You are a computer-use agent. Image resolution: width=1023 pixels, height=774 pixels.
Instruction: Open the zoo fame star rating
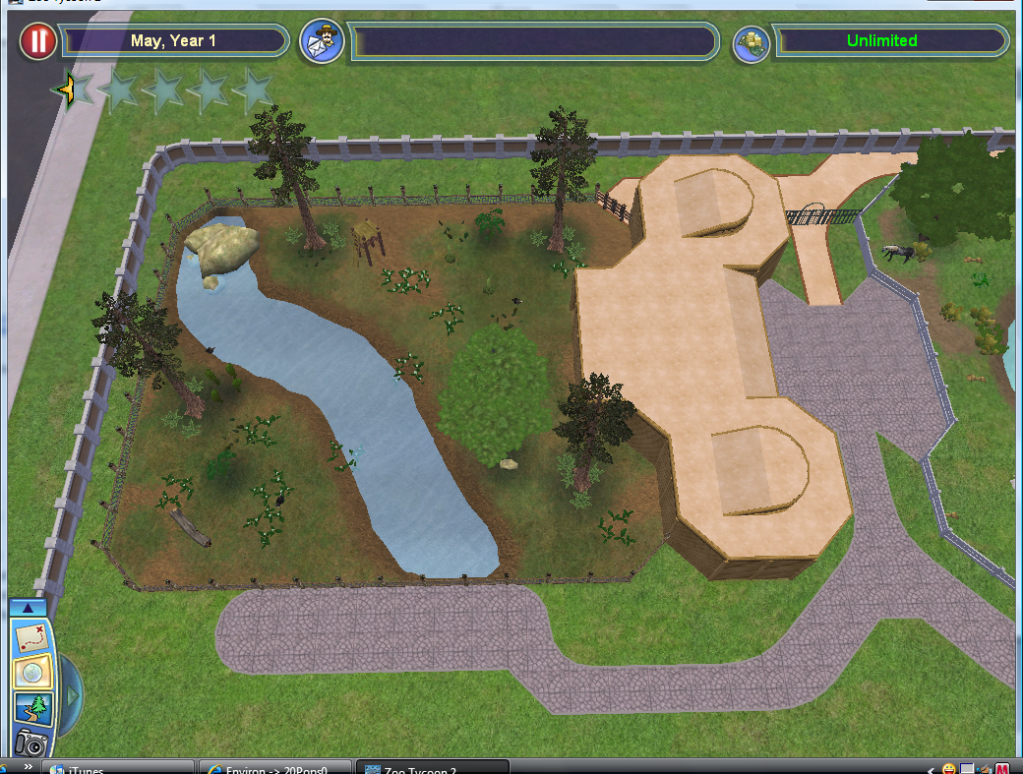(162, 91)
